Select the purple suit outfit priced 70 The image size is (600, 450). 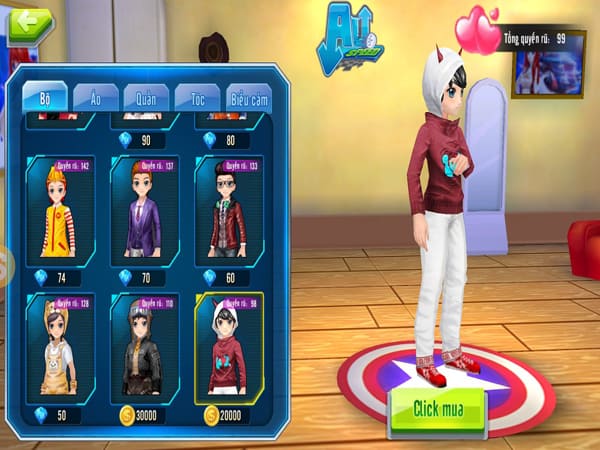click(x=144, y=210)
